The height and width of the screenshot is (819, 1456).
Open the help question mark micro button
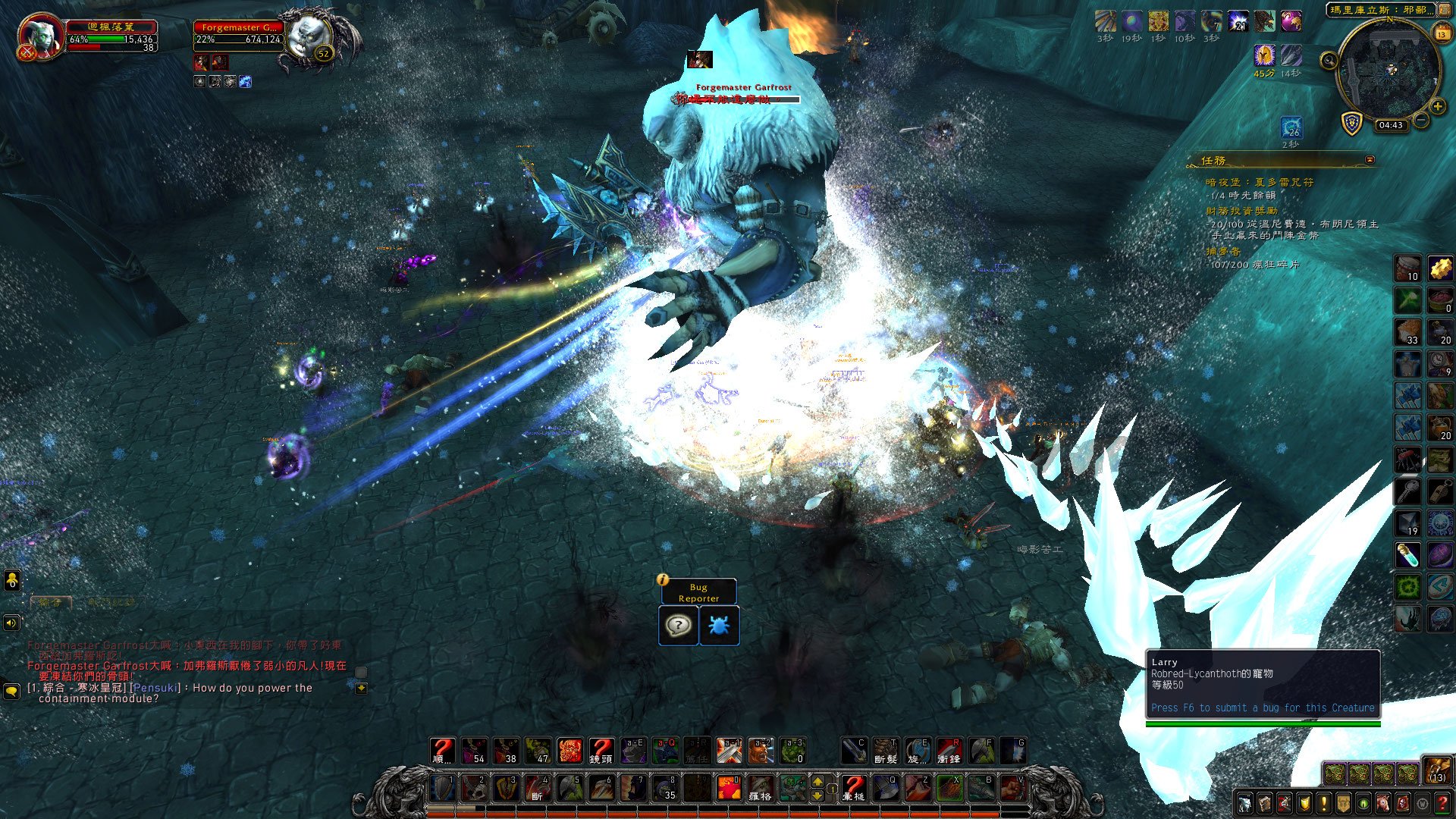pyautogui.click(x=1442, y=803)
